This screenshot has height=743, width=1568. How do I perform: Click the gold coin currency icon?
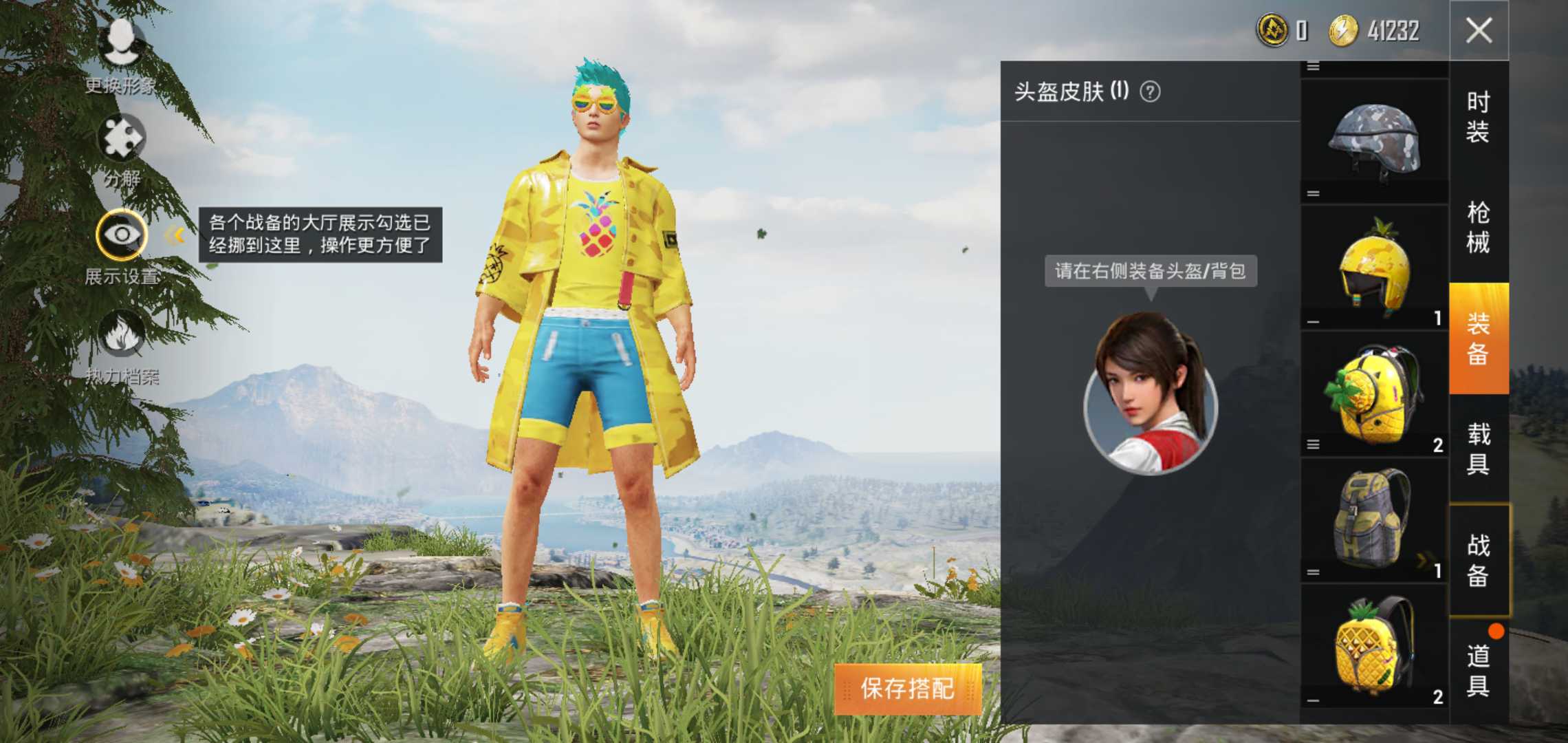tap(1273, 30)
